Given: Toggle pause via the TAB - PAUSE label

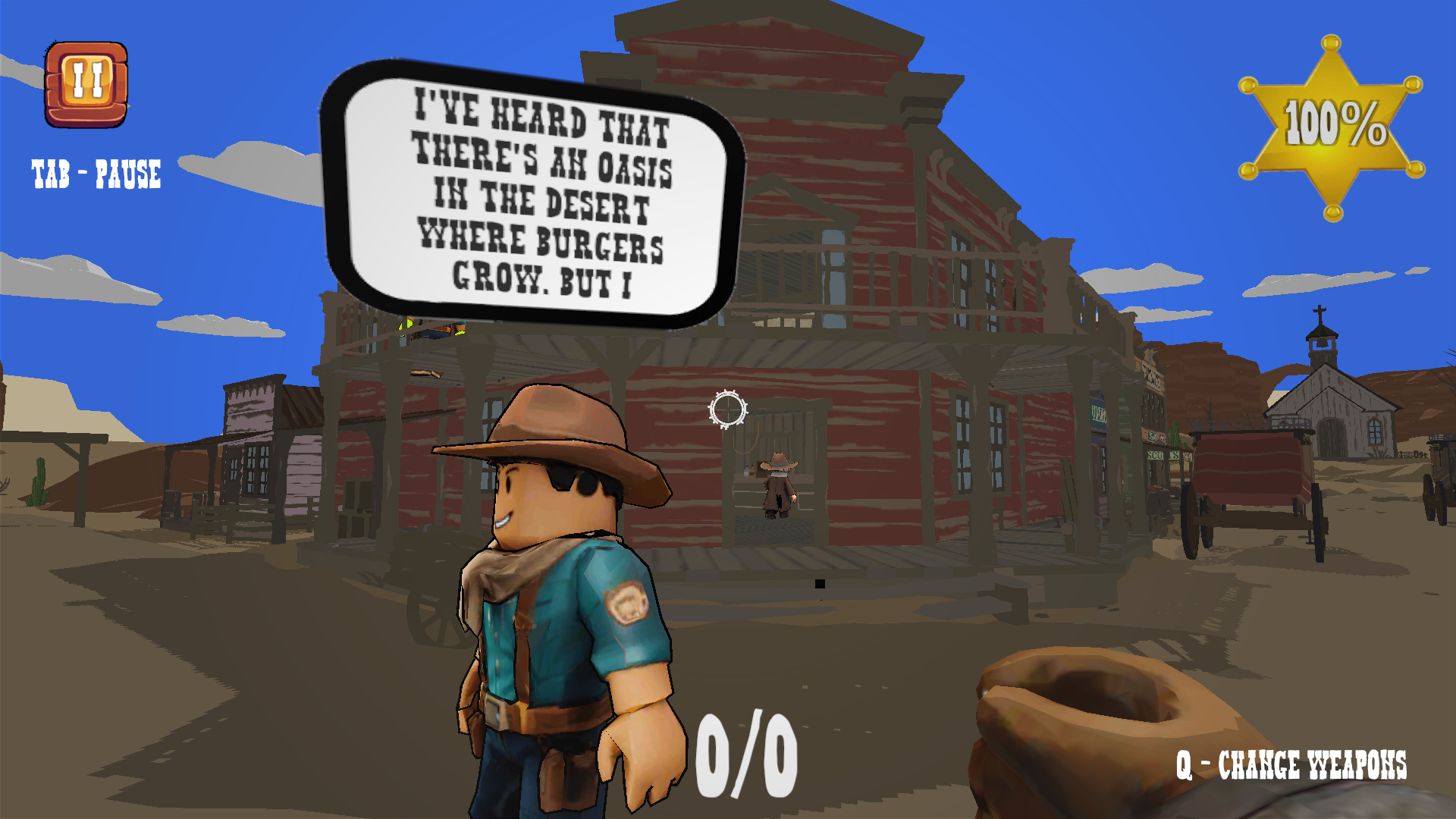Looking at the screenshot, I should pos(96,173).
